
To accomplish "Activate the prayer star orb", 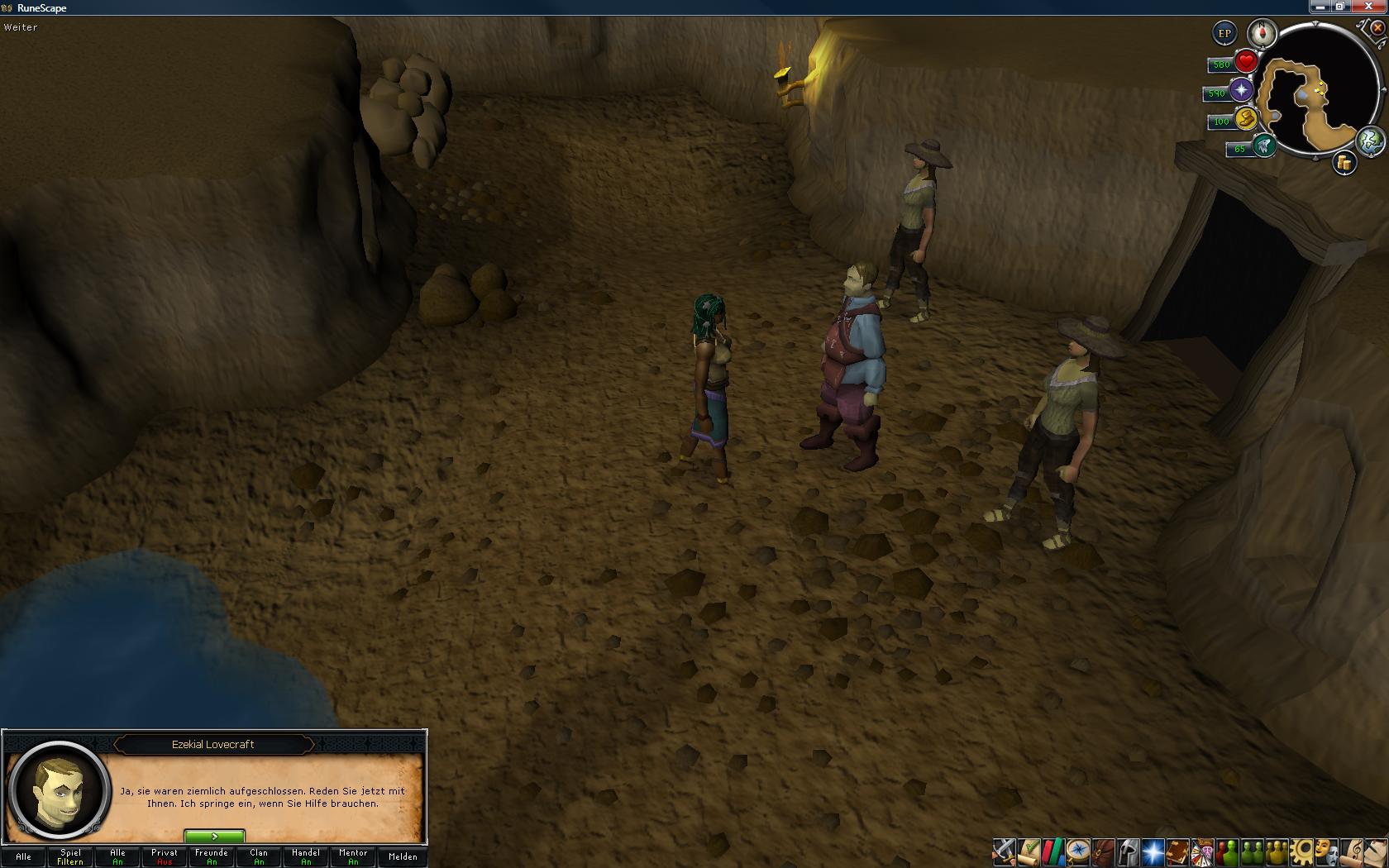I will coord(1241,91).
